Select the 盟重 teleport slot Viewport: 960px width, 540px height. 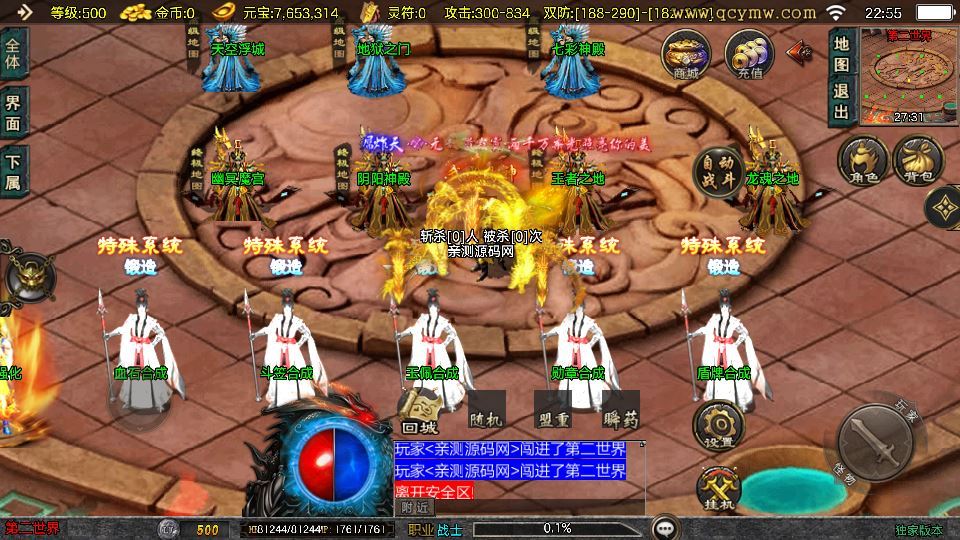553,411
